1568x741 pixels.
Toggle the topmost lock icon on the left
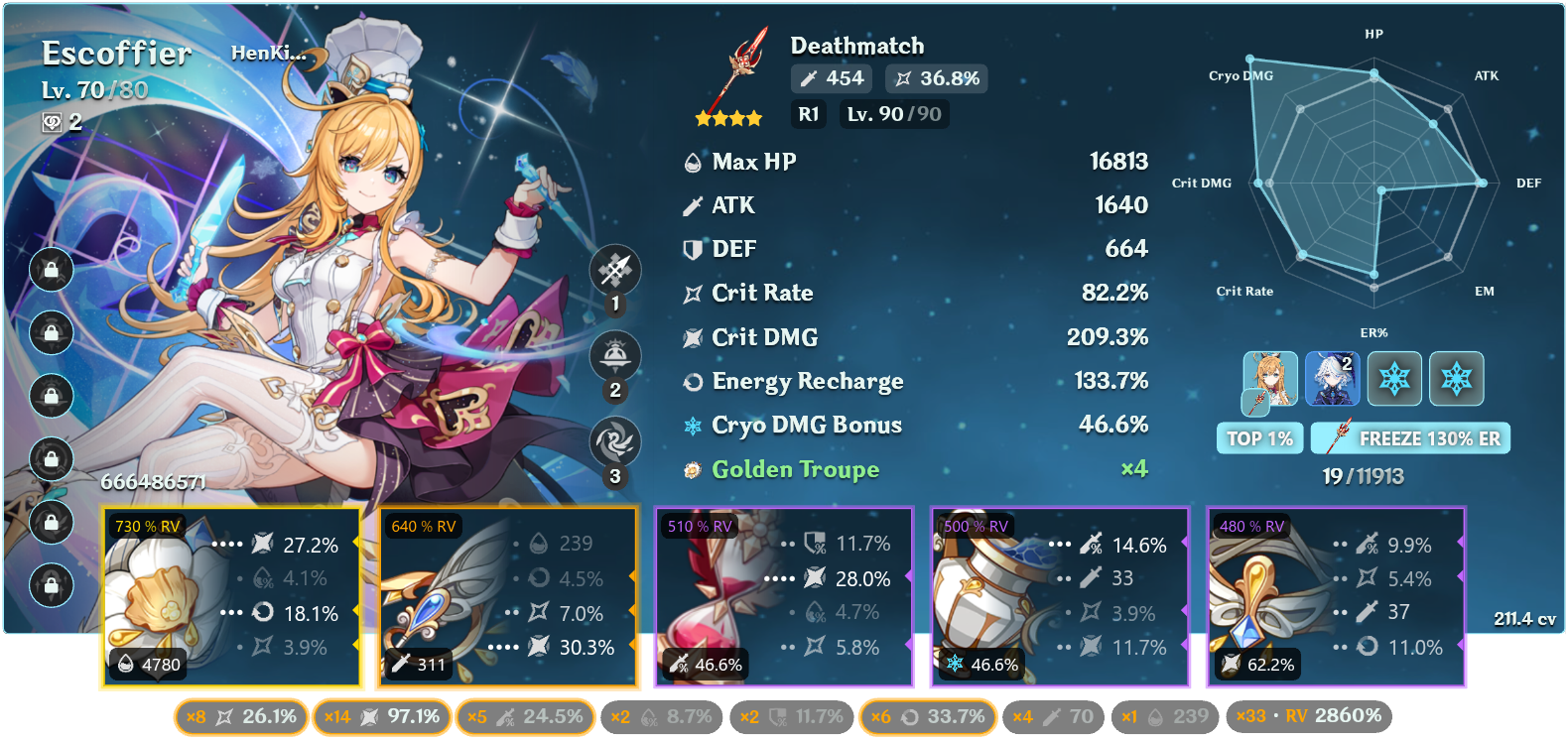coord(52,270)
